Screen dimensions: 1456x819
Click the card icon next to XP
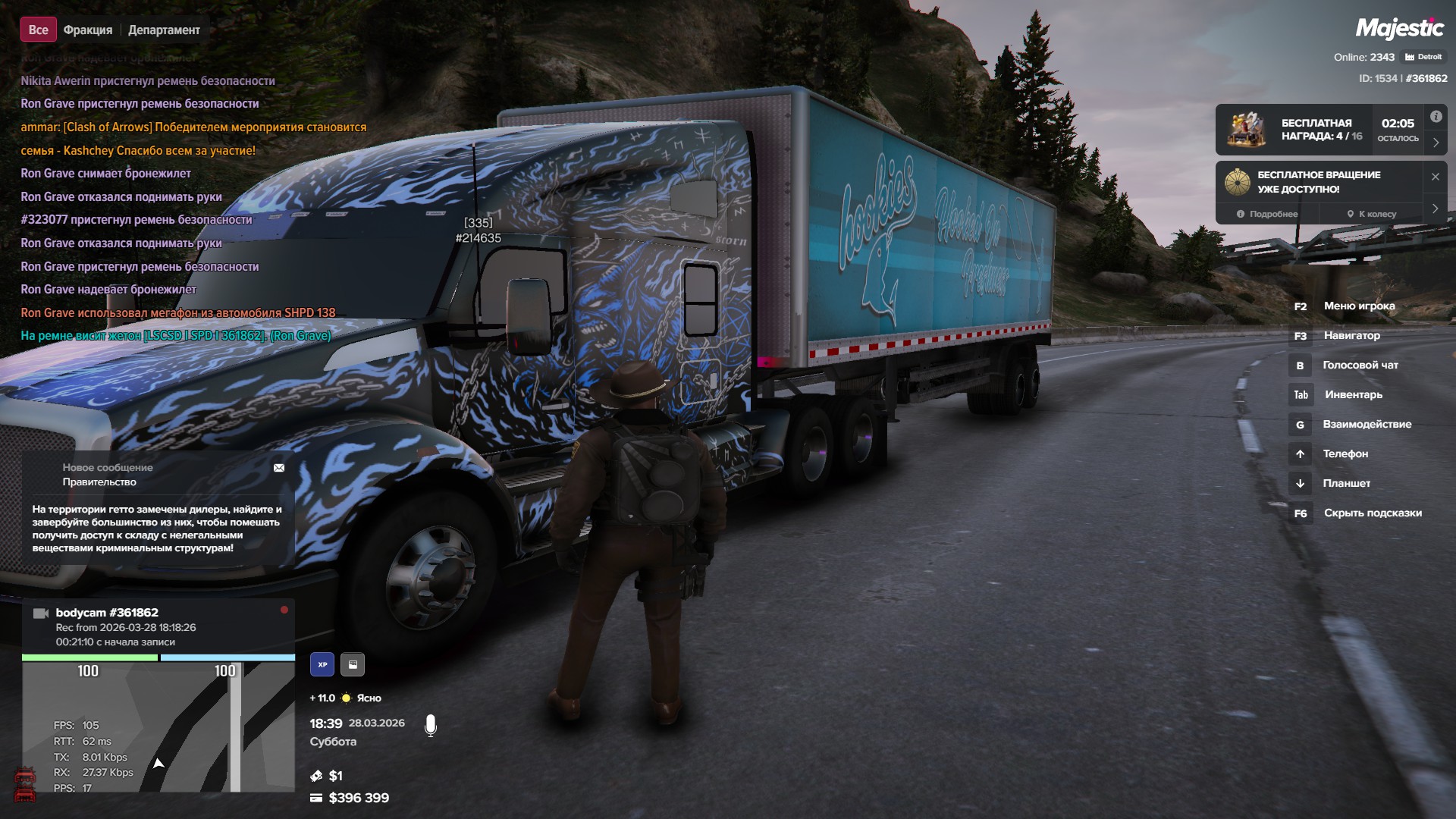coord(353,664)
